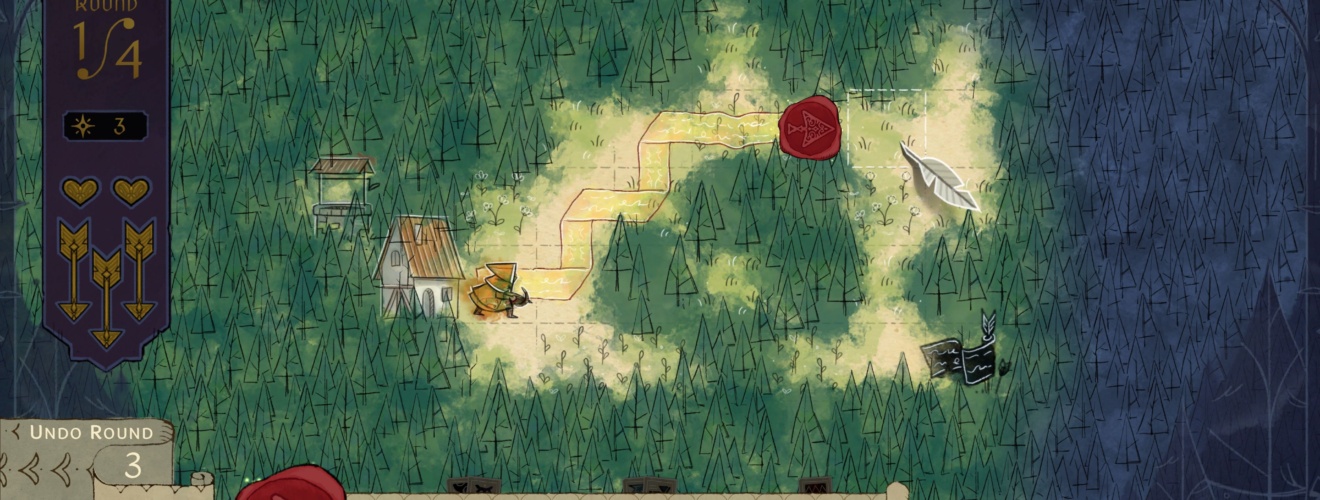Select the red arrow wax seal on the path
Screen dimensions: 1320x500
click(808, 127)
